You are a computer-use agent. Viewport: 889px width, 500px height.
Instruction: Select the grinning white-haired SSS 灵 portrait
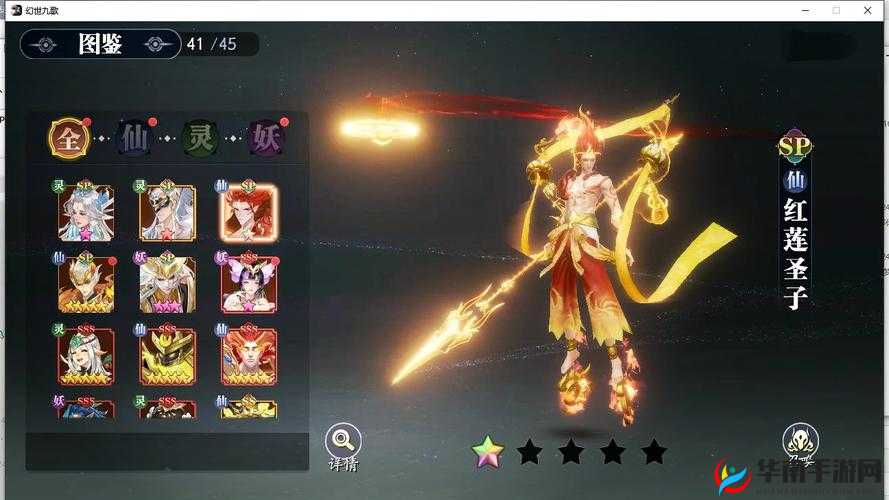pos(86,356)
